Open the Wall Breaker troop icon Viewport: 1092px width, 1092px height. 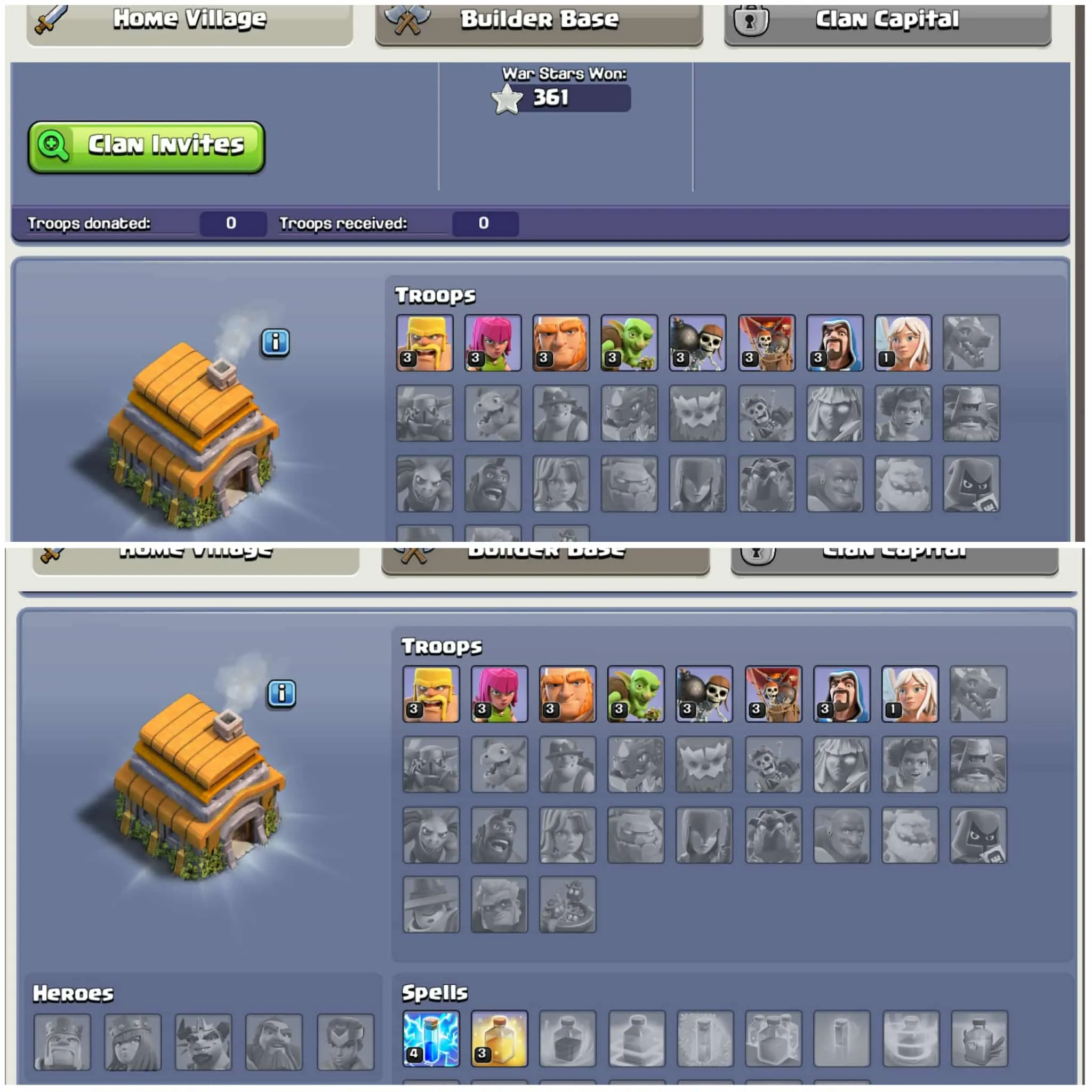tap(697, 342)
